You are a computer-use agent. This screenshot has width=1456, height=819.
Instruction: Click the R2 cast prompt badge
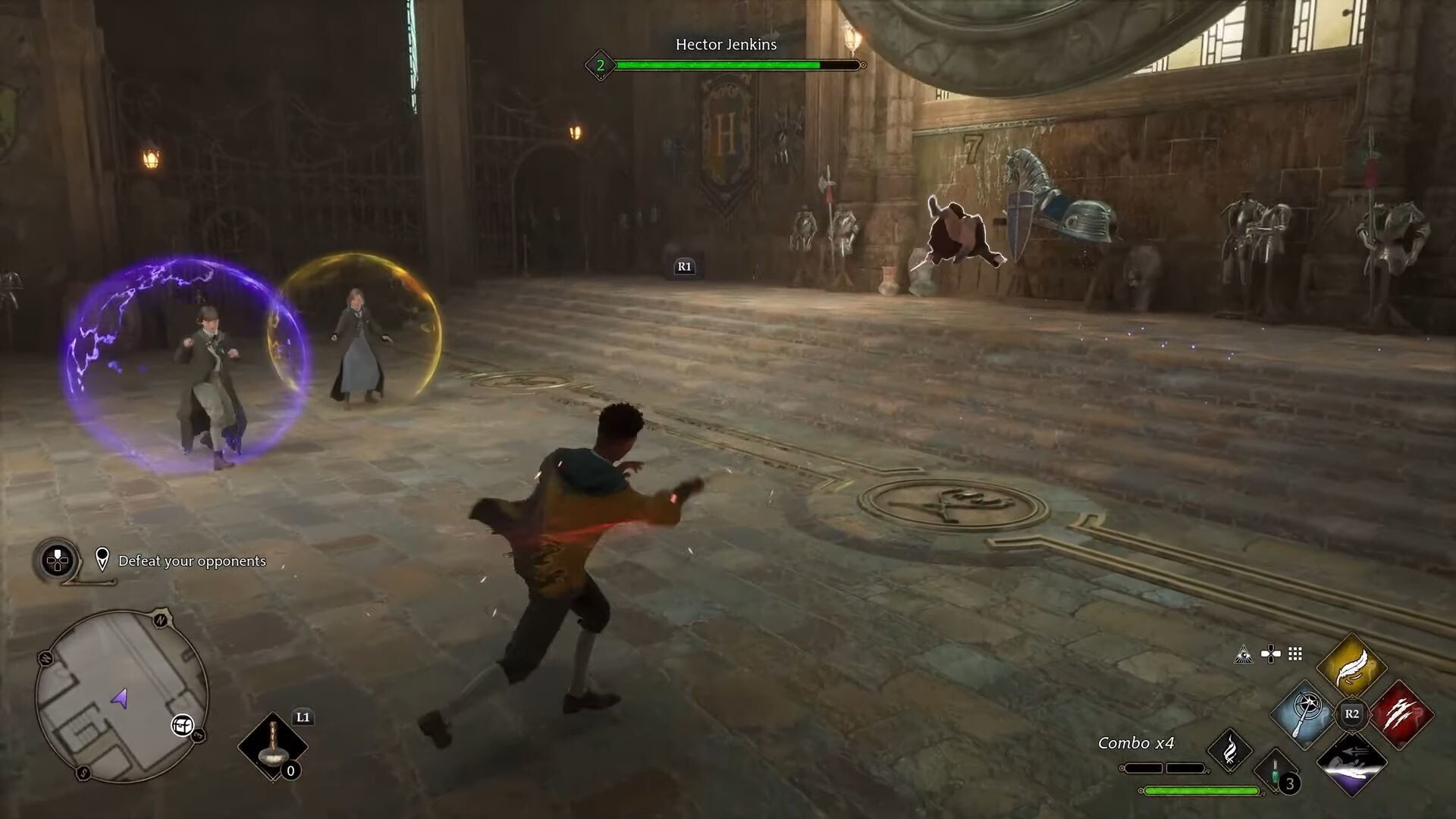point(1352,714)
